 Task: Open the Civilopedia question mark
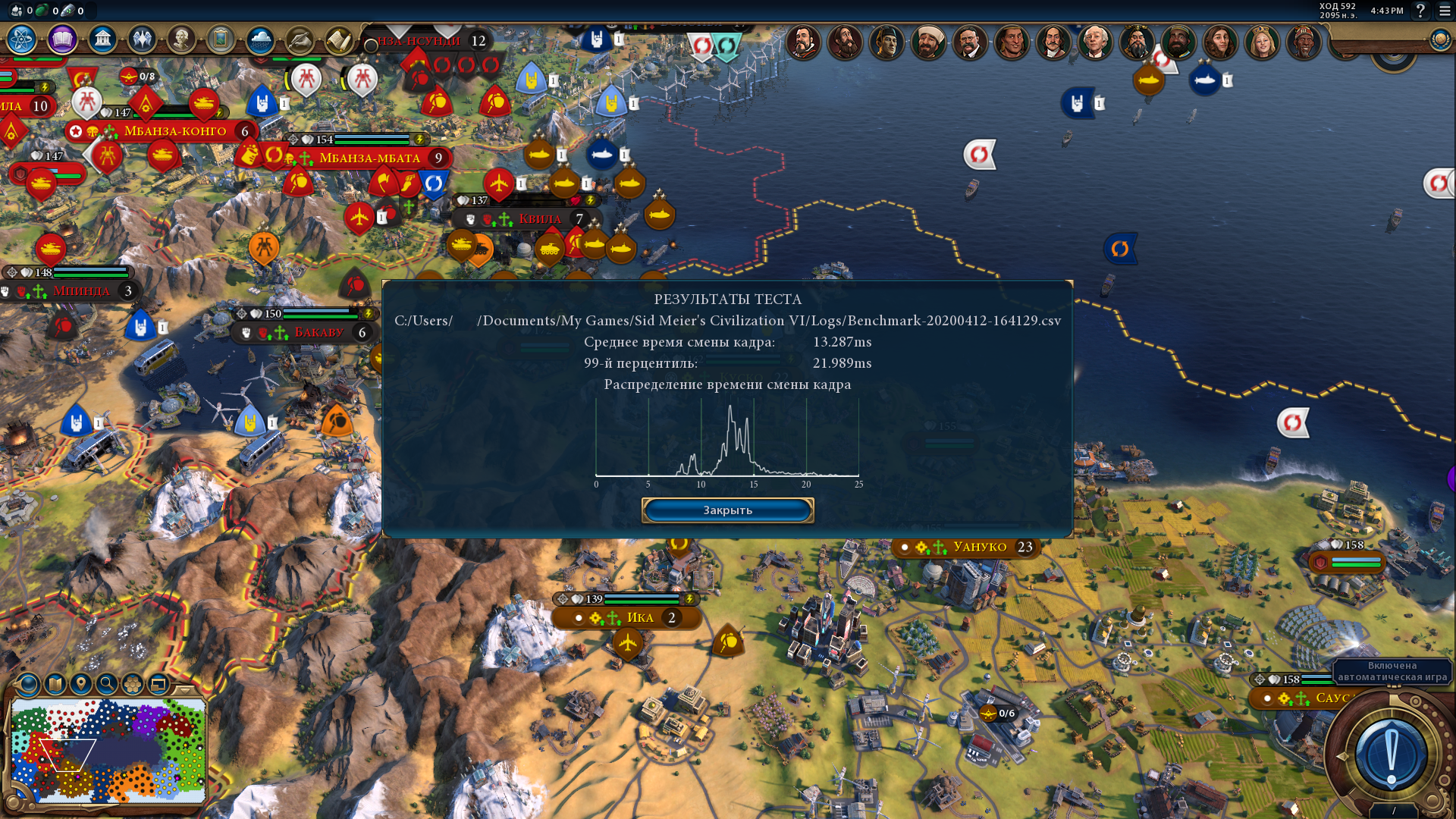point(1420,11)
